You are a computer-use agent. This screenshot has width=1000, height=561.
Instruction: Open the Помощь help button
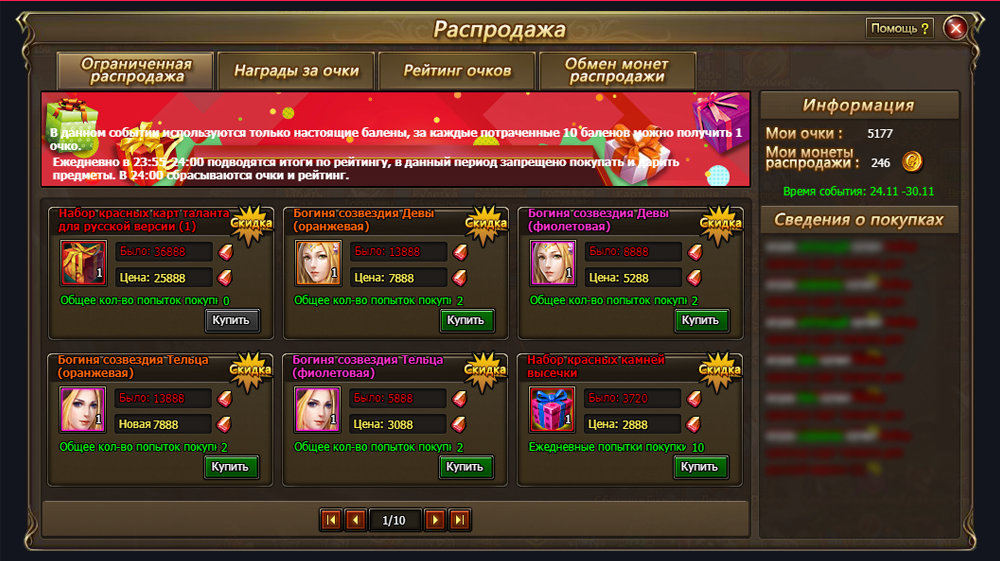point(900,28)
